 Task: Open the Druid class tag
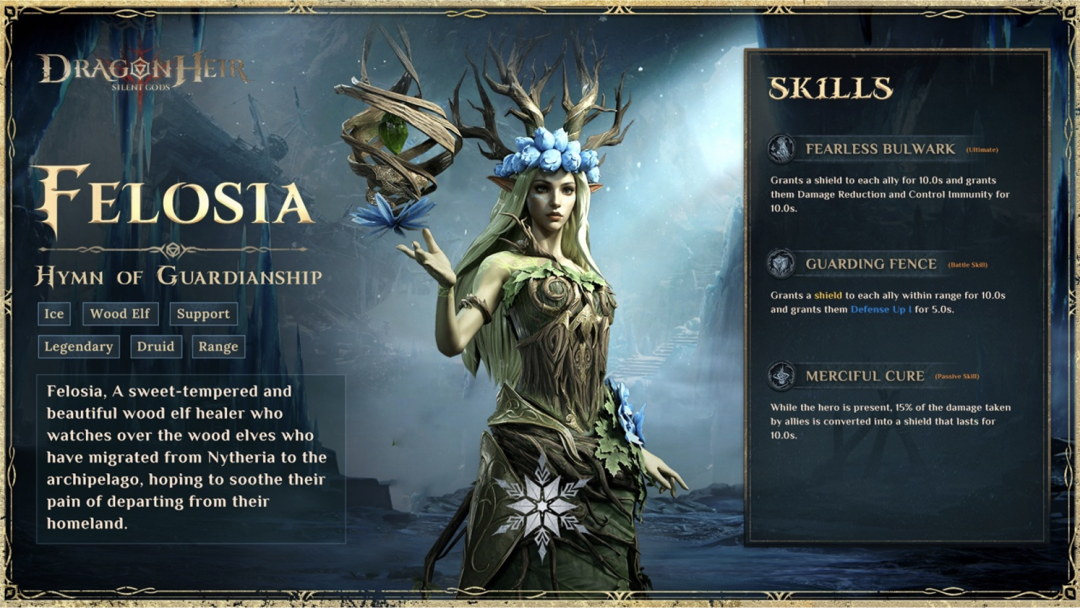pyautogui.click(x=155, y=347)
